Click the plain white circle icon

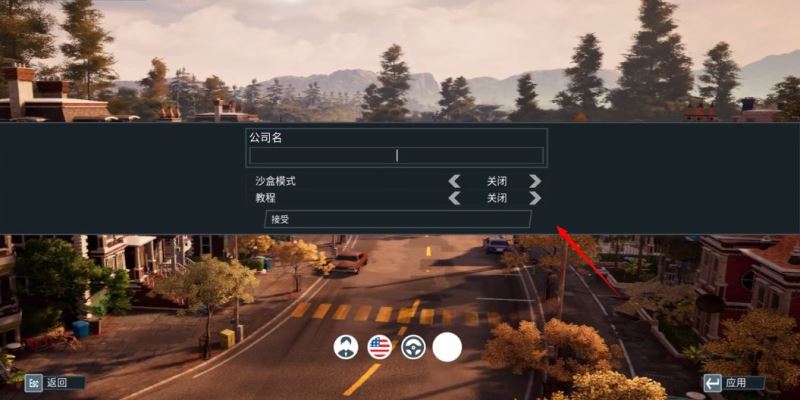(447, 347)
